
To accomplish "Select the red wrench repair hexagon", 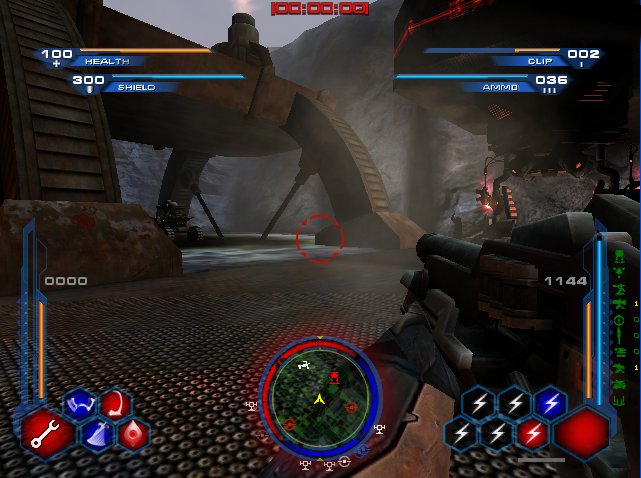I will pos(47,432).
